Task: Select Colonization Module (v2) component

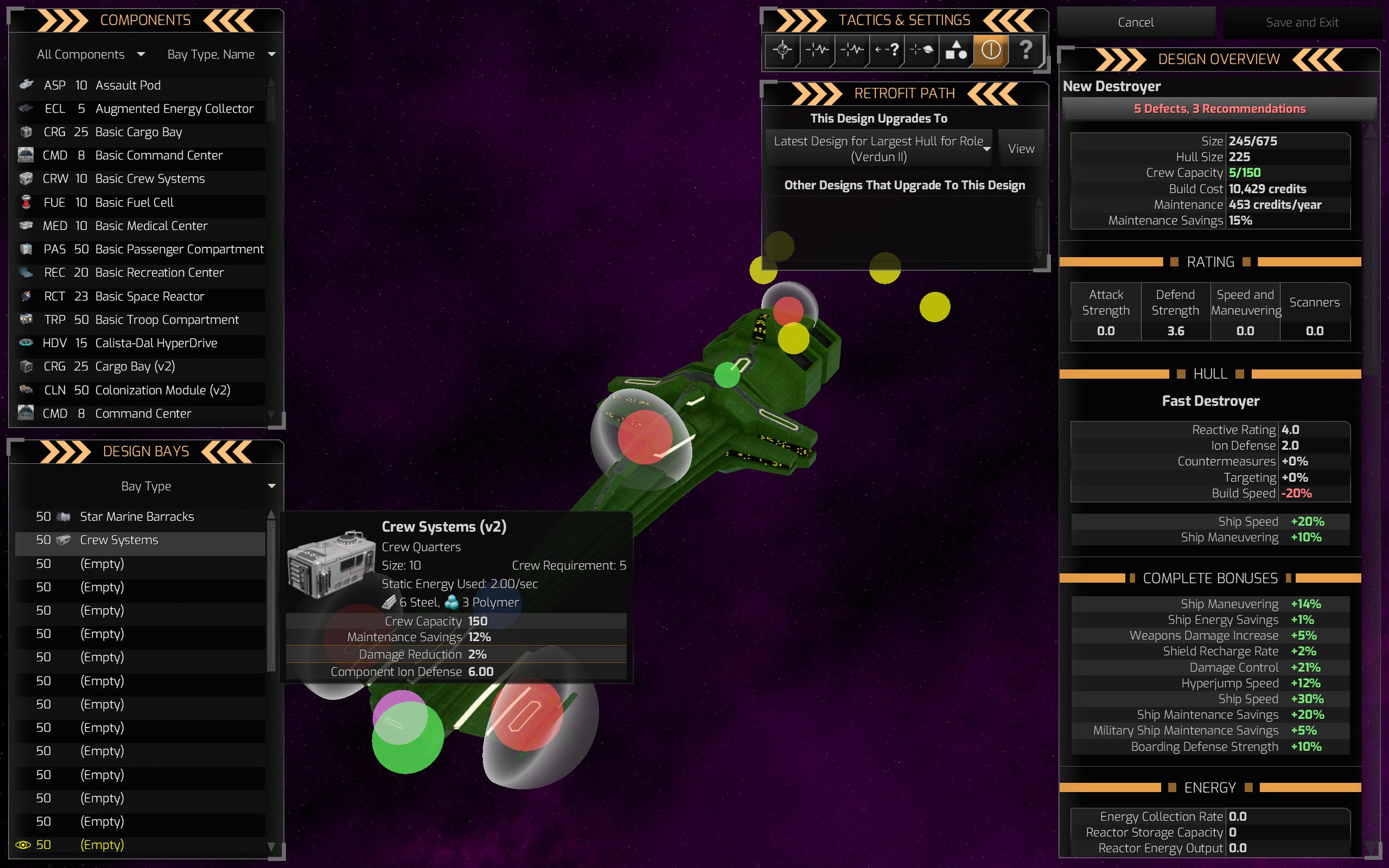Action: 162,391
